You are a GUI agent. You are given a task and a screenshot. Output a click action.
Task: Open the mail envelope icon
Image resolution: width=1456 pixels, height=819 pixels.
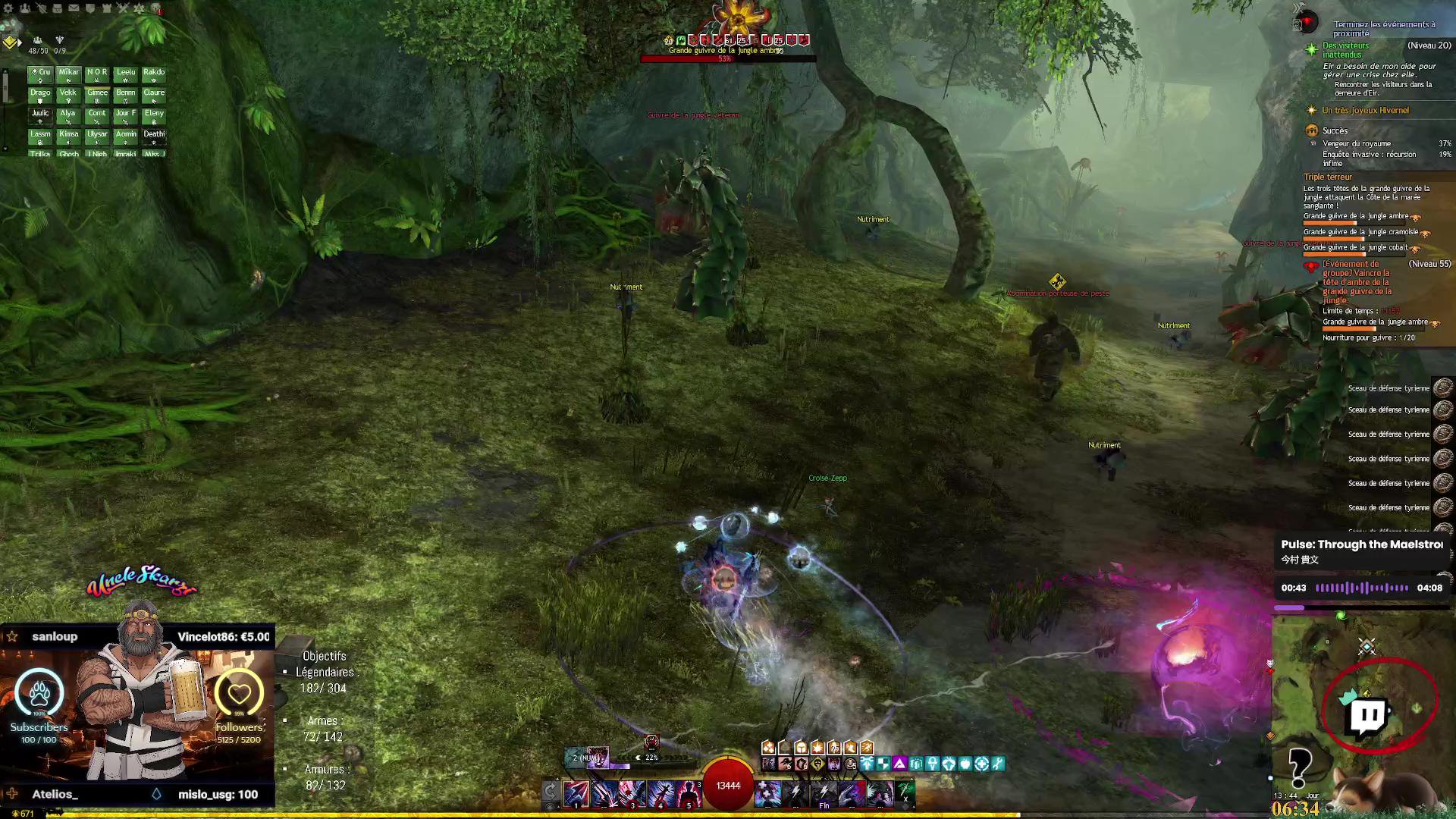pos(74,8)
